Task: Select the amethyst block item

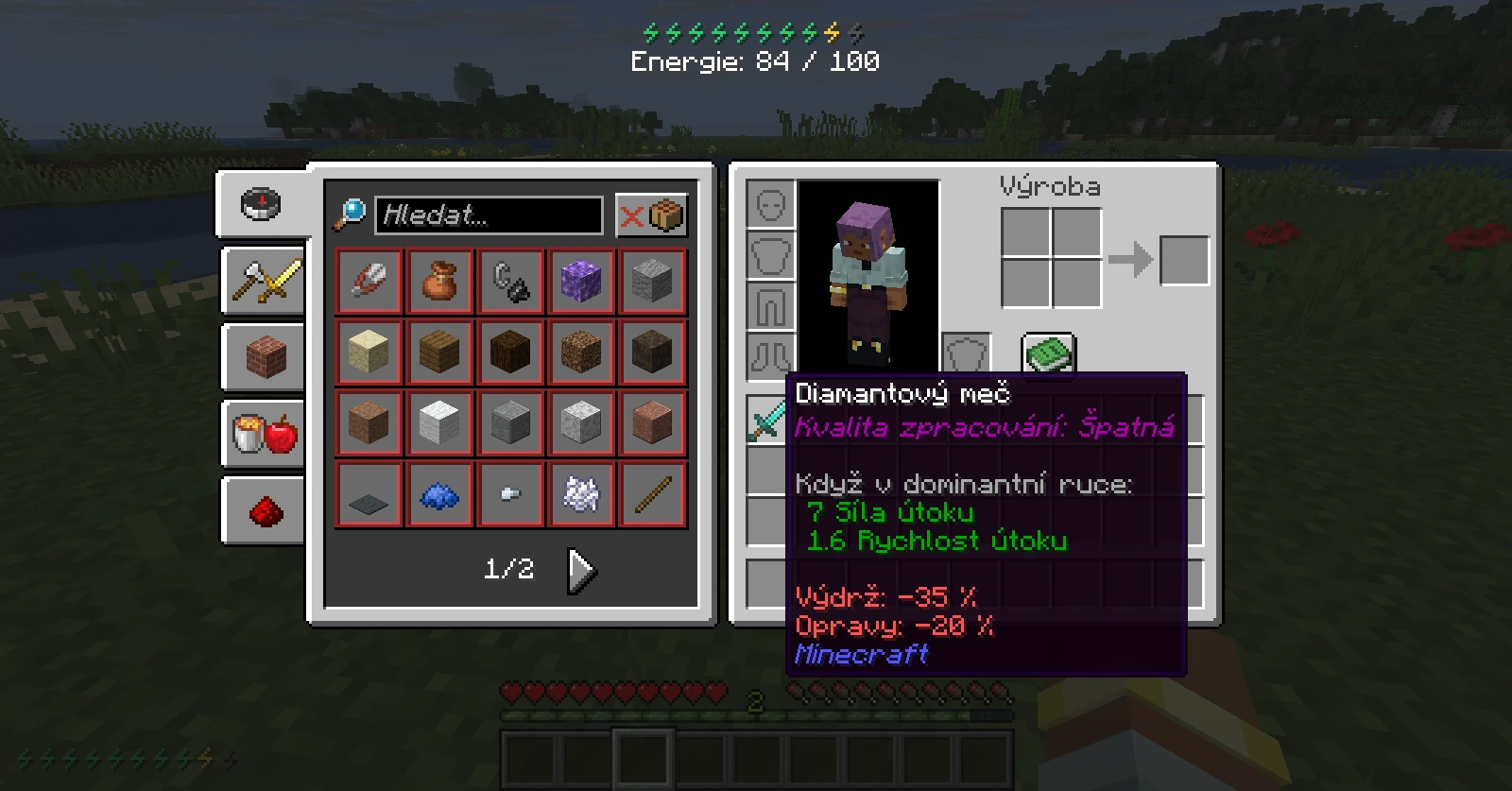Action: point(581,281)
